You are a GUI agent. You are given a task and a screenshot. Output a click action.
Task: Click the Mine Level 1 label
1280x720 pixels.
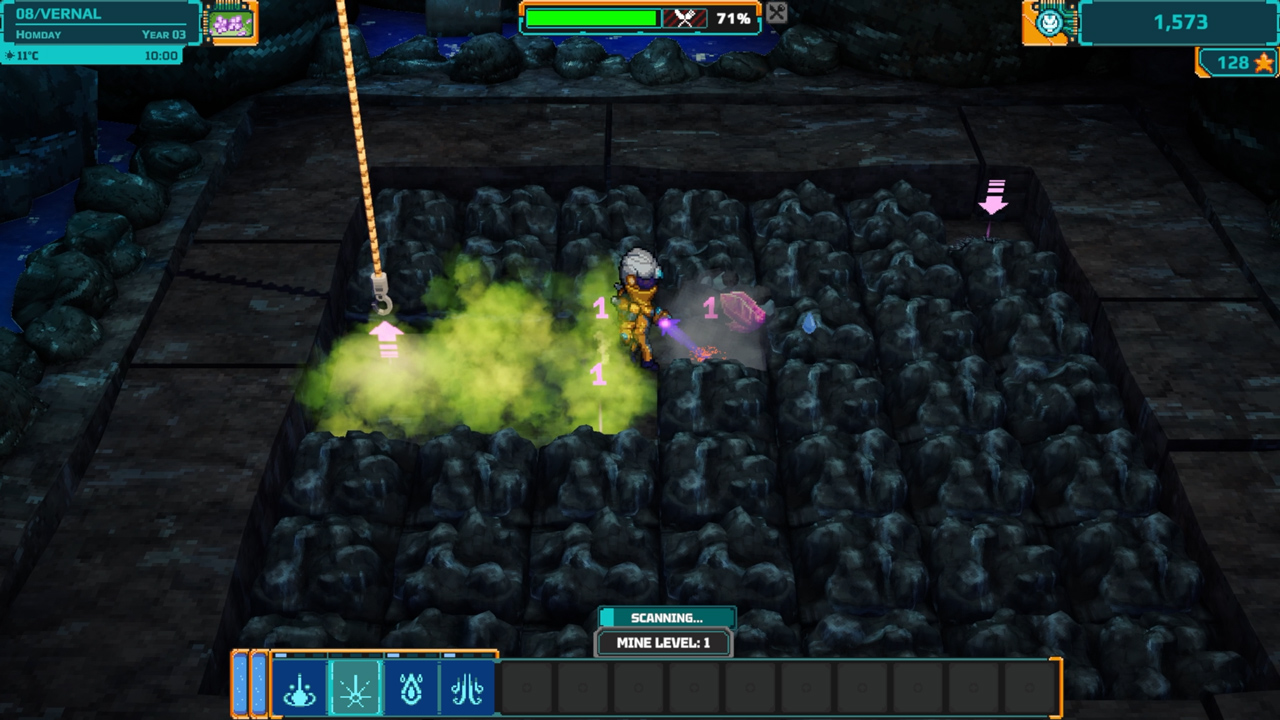tap(664, 643)
